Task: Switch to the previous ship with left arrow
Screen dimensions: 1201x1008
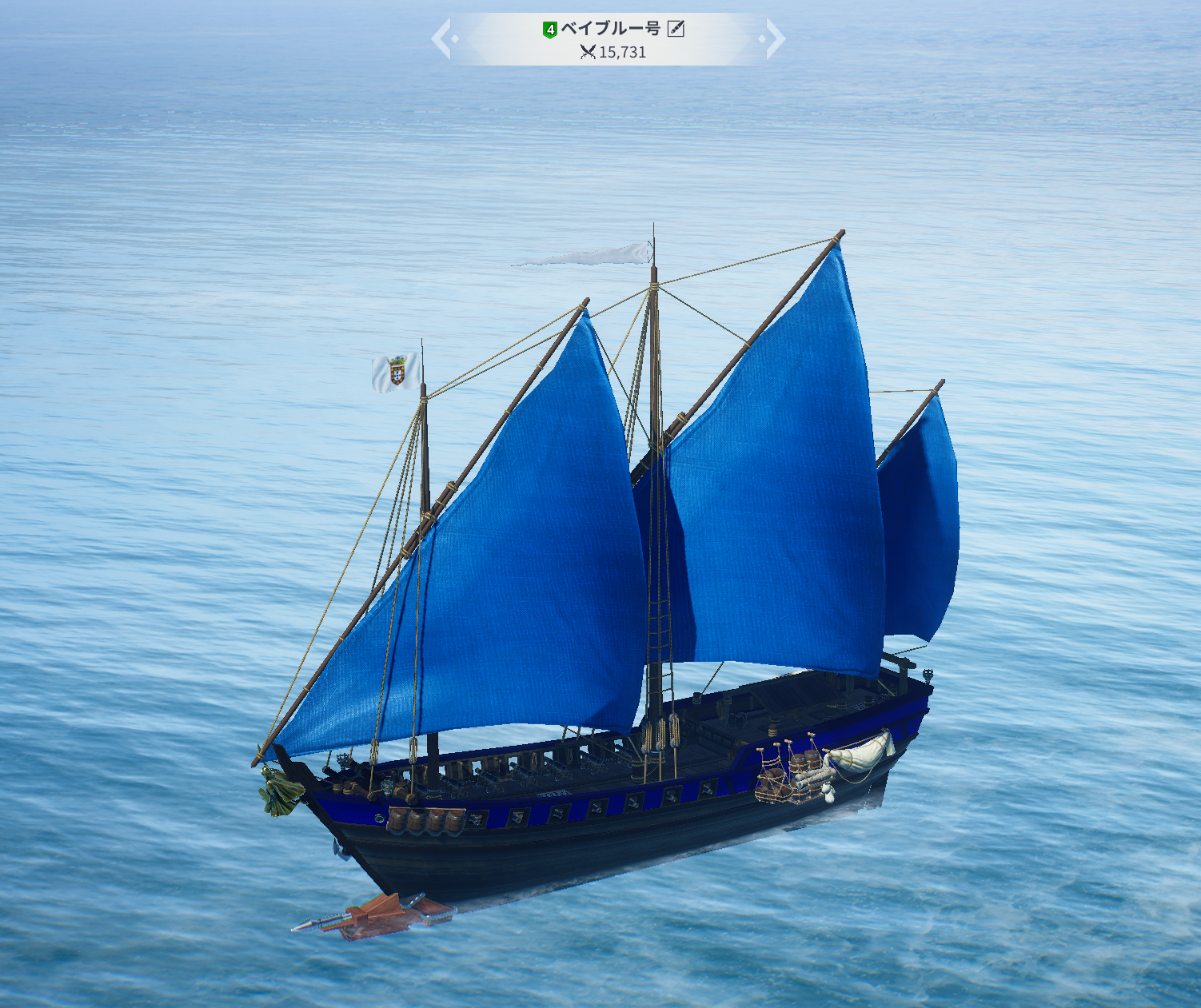Action: pyautogui.click(x=442, y=39)
